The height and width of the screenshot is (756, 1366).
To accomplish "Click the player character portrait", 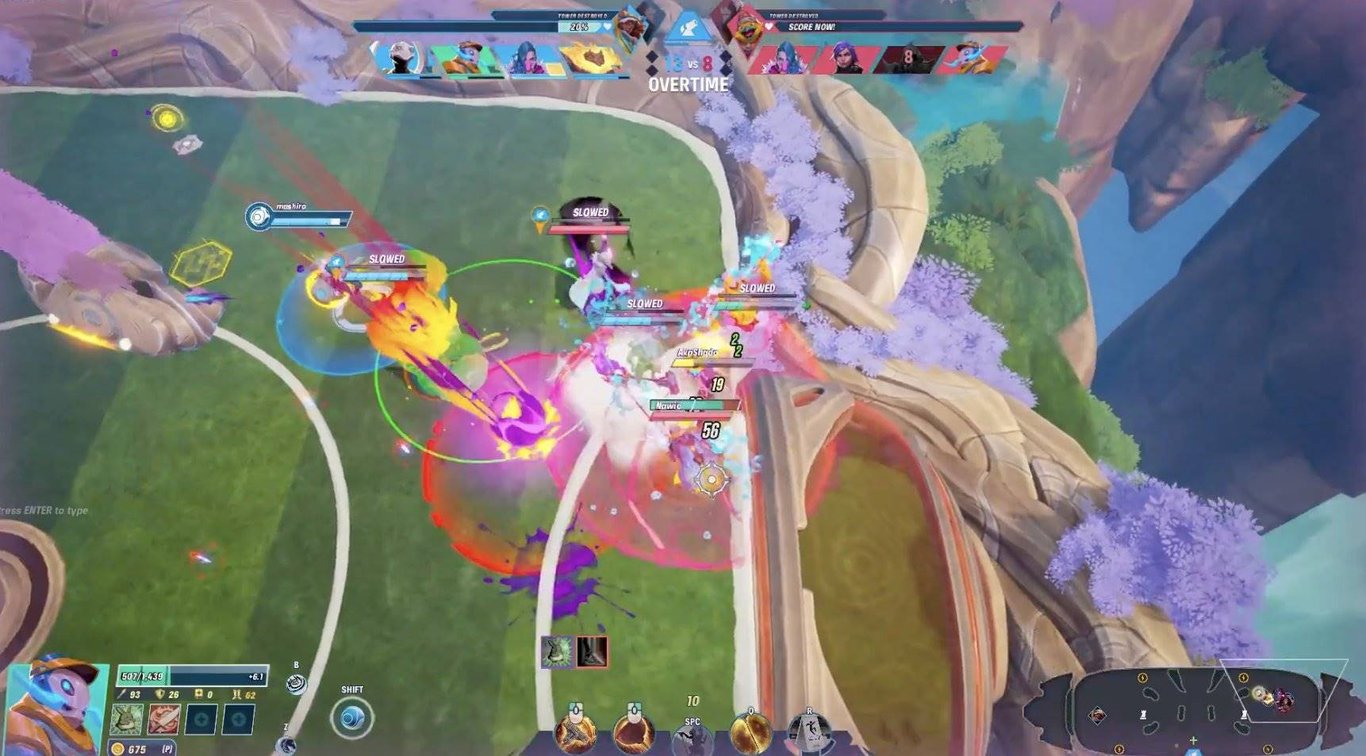I will click(55, 708).
